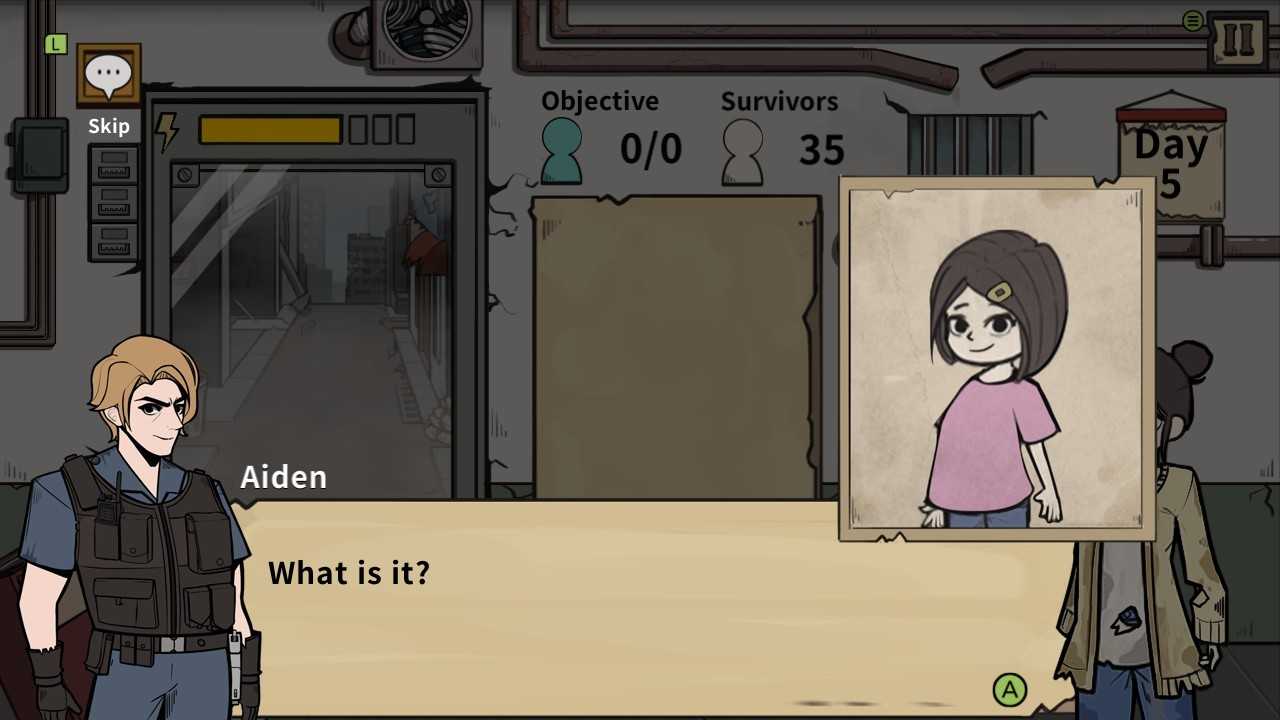The image size is (1280, 720).
Task: Click Aiden's name label above the dialogue
Action: (x=284, y=477)
